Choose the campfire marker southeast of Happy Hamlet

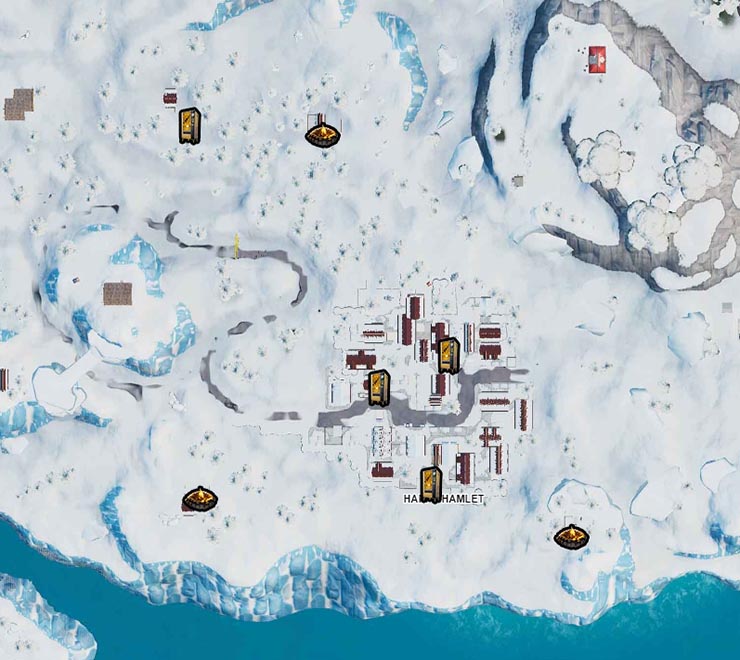coord(571,537)
